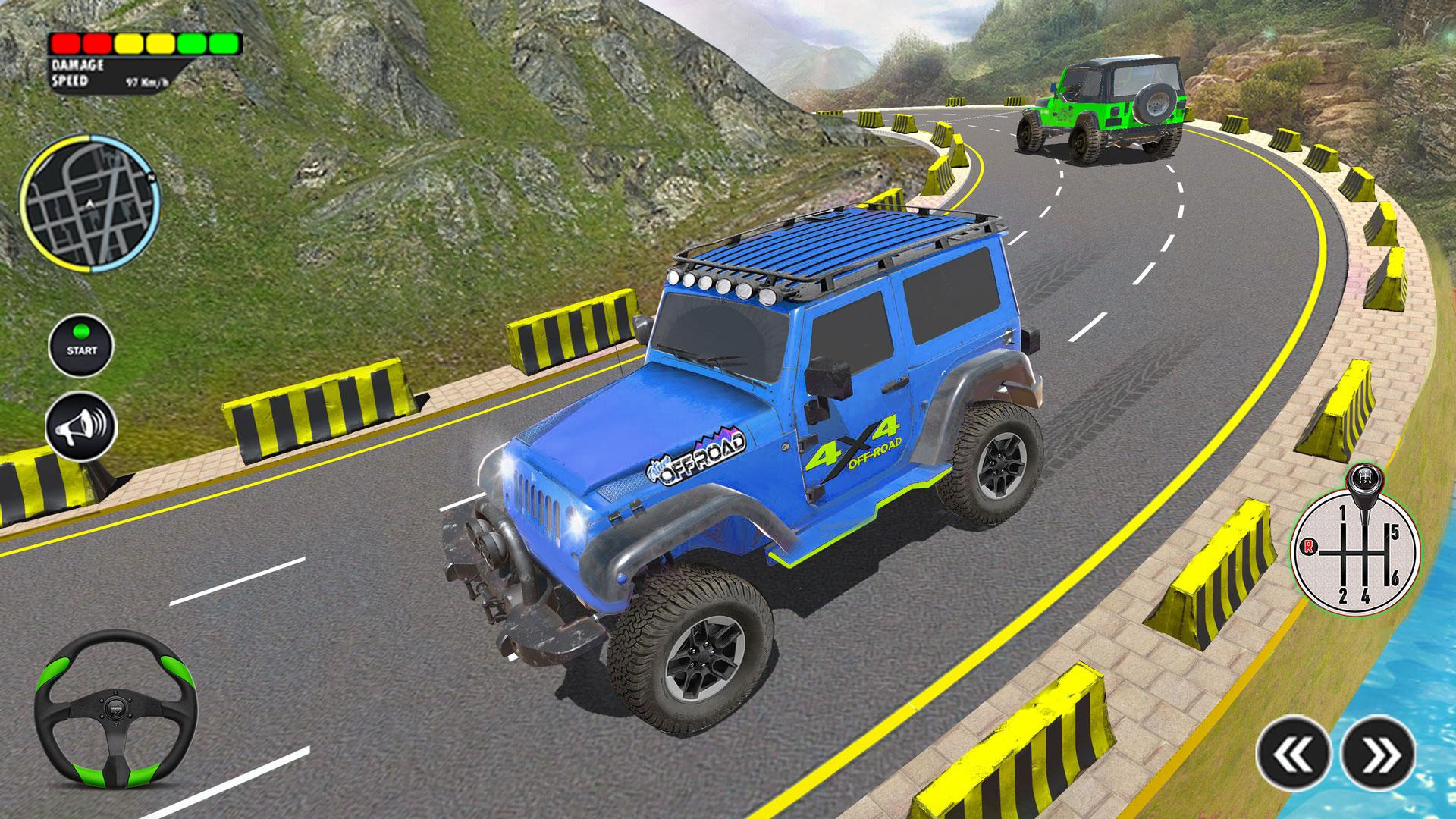Image resolution: width=1456 pixels, height=819 pixels.
Task: Tap the SPEED readout showing 97 Km/h
Action: point(146,81)
